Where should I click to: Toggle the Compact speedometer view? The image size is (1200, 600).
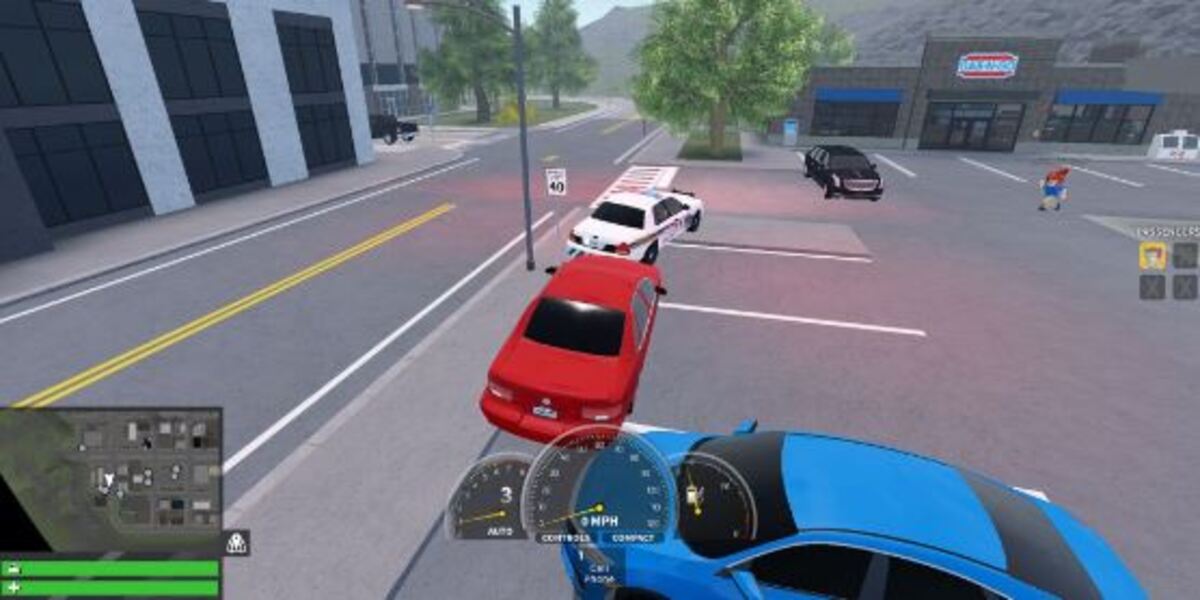tap(632, 538)
